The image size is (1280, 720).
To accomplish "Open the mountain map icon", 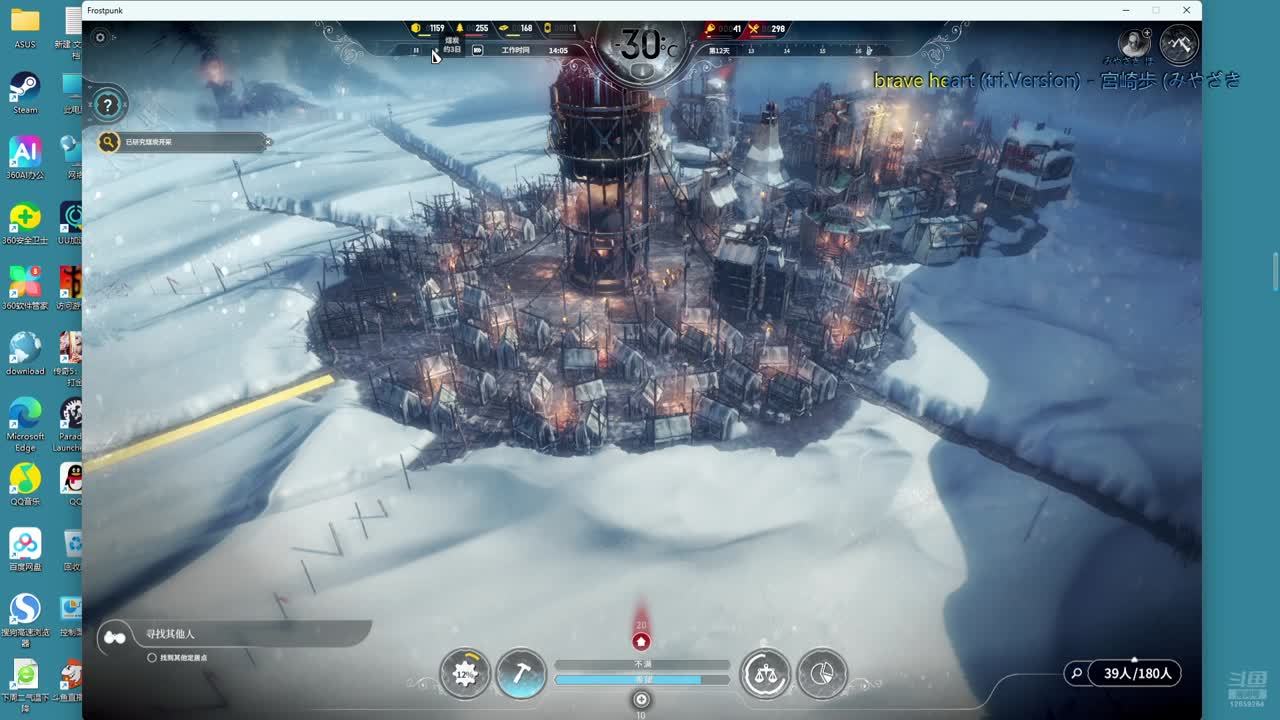I will click(x=1180, y=43).
